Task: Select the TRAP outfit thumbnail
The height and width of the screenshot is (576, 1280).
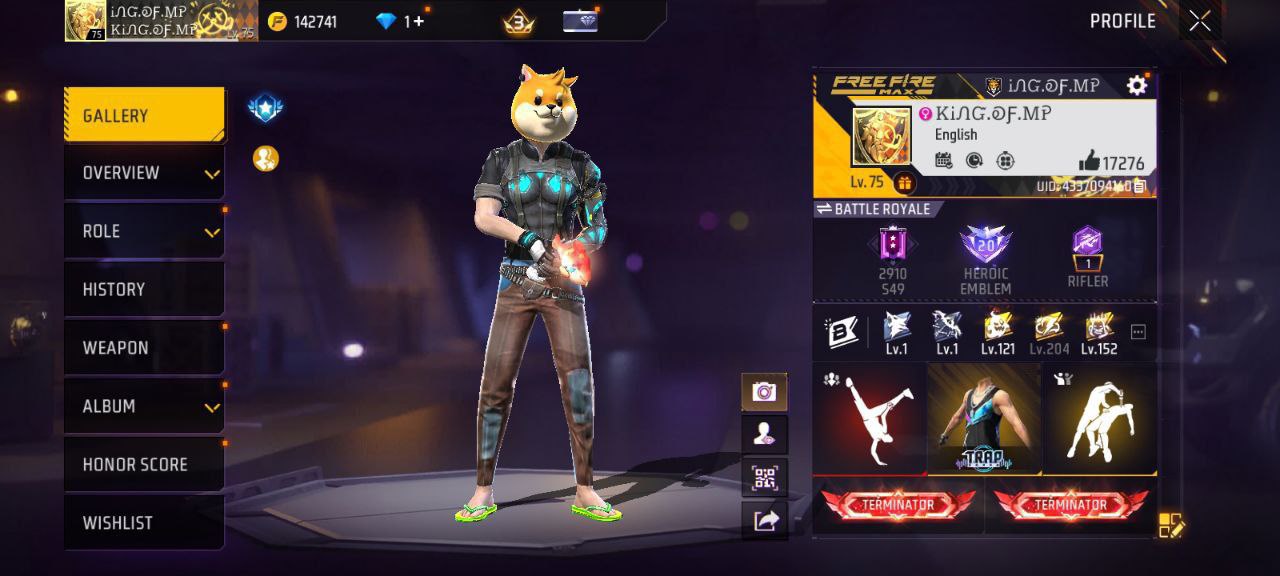Action: [984, 418]
